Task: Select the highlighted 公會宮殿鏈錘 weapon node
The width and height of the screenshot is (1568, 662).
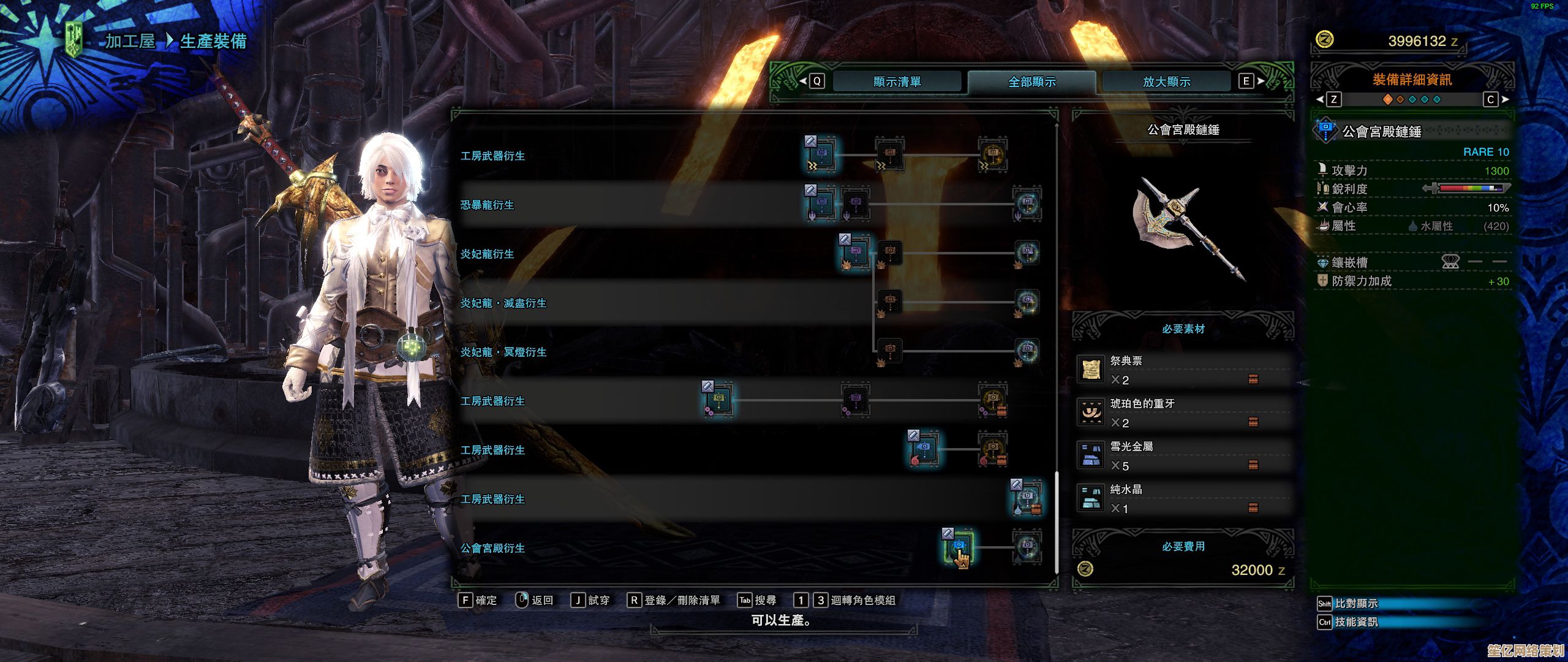Action: point(958,547)
